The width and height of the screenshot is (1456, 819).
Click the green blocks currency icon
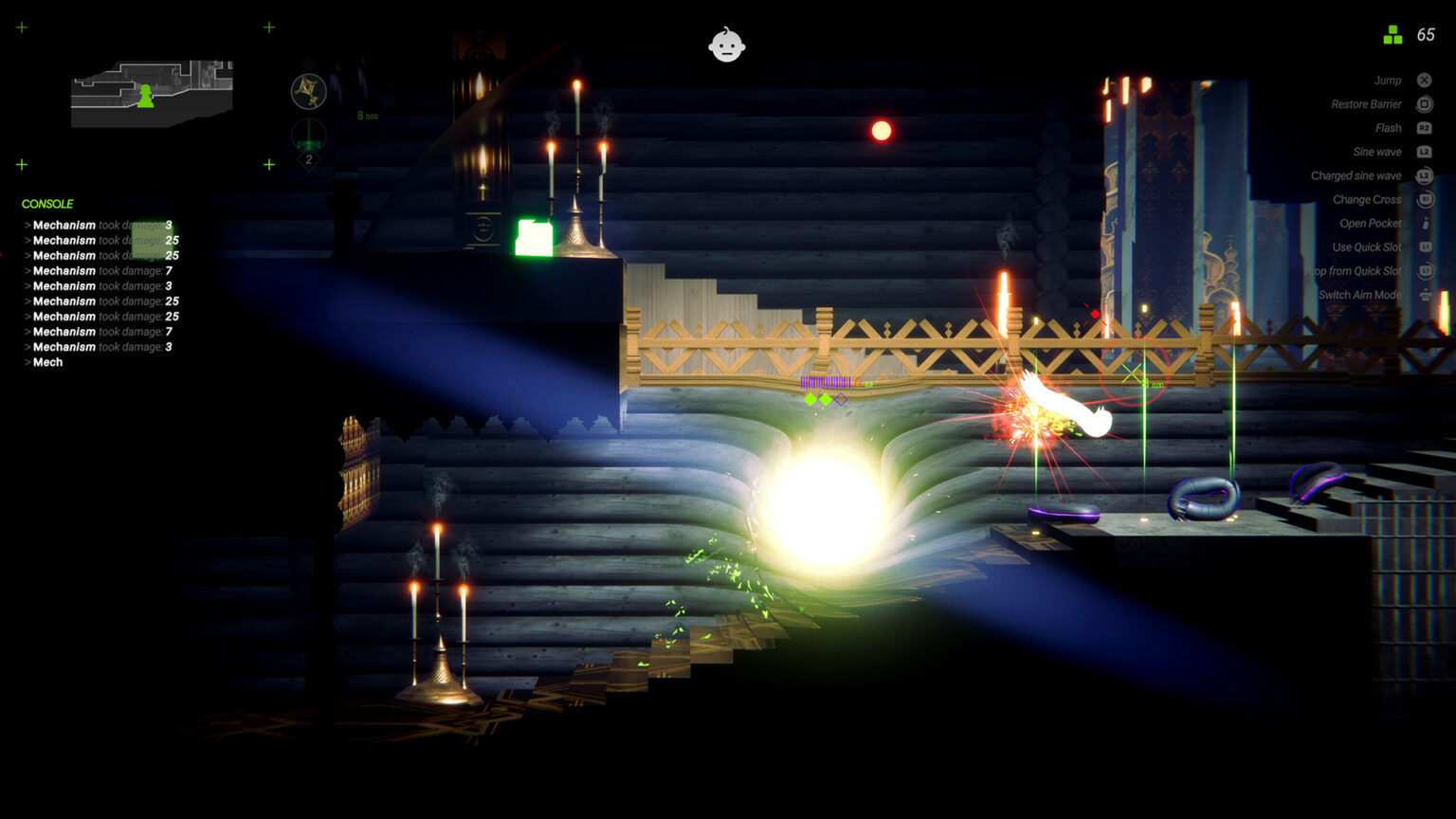point(1392,35)
